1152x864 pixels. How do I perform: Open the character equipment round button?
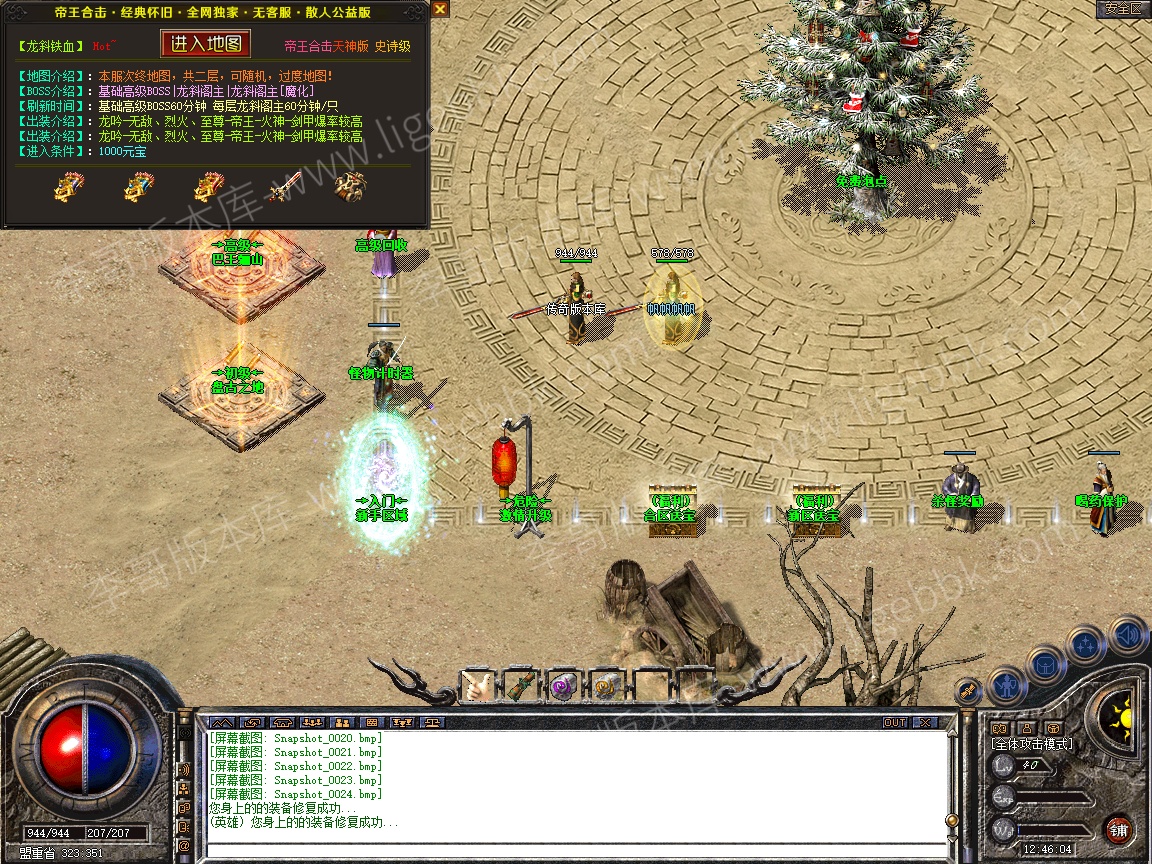(1006, 687)
